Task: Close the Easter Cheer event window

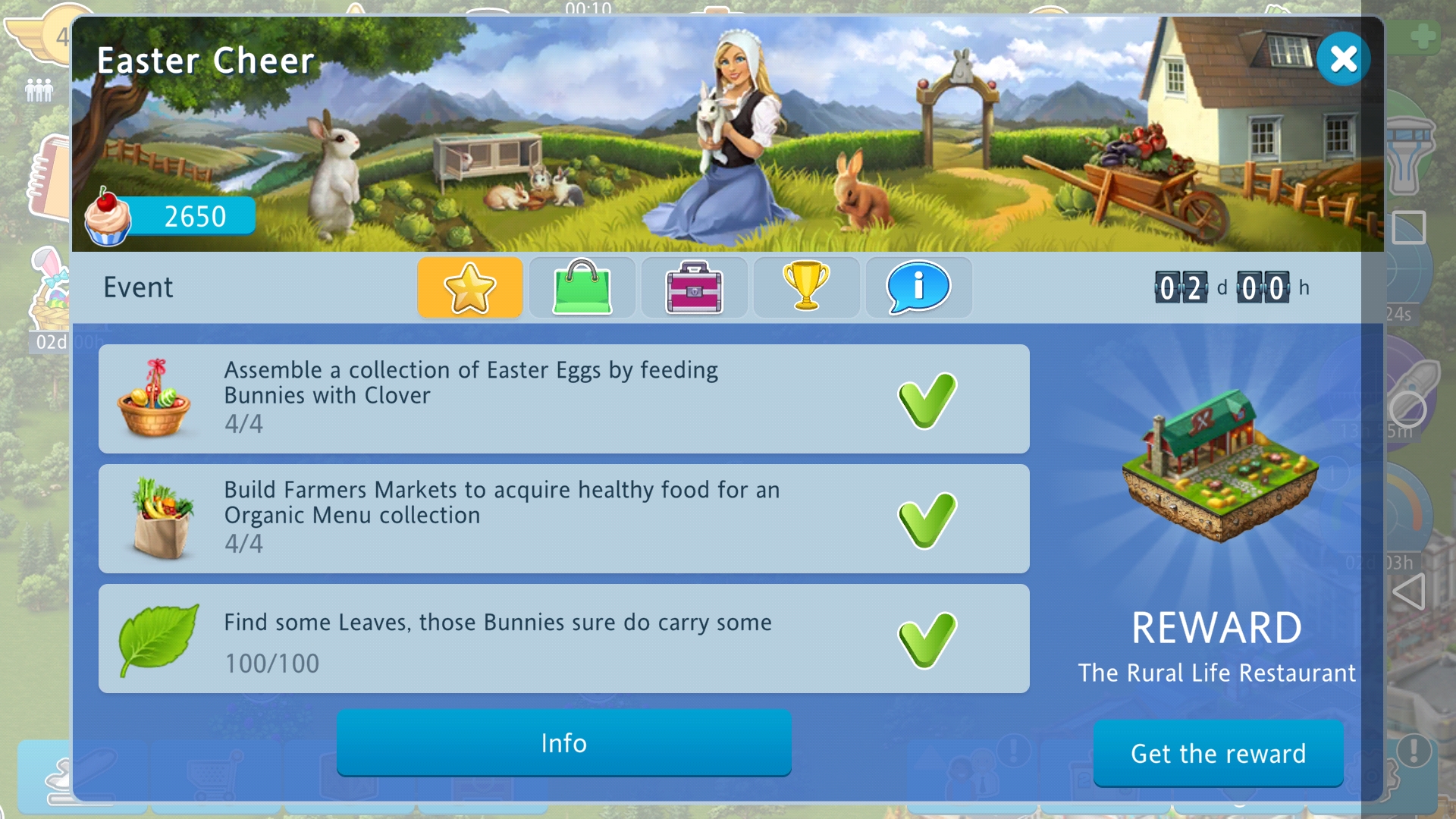Action: (x=1342, y=58)
